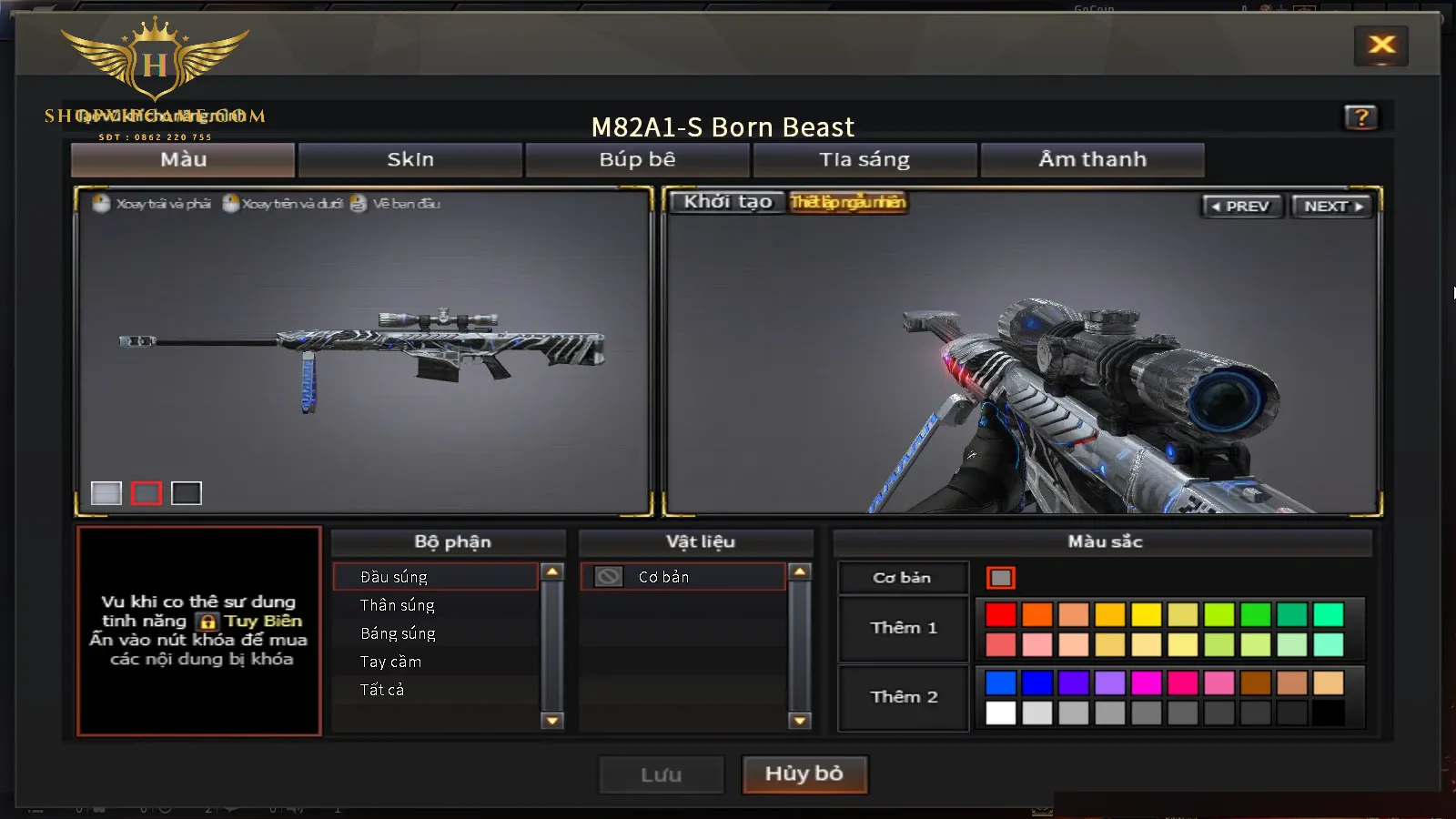Choose the white color swatch
This screenshot has width=1456, height=819.
click(1001, 713)
